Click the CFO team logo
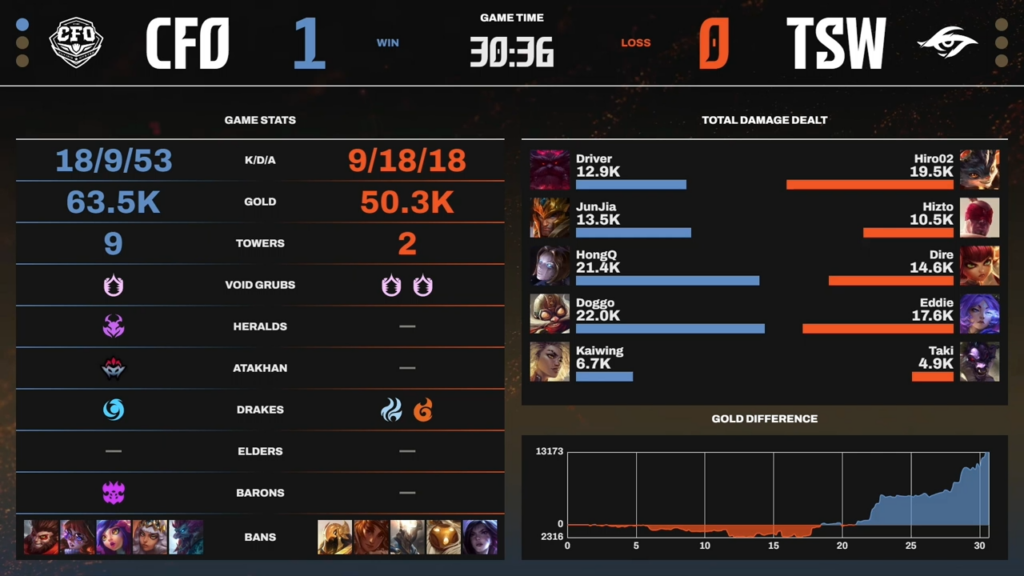This screenshot has width=1024, height=576. [x=76, y=42]
